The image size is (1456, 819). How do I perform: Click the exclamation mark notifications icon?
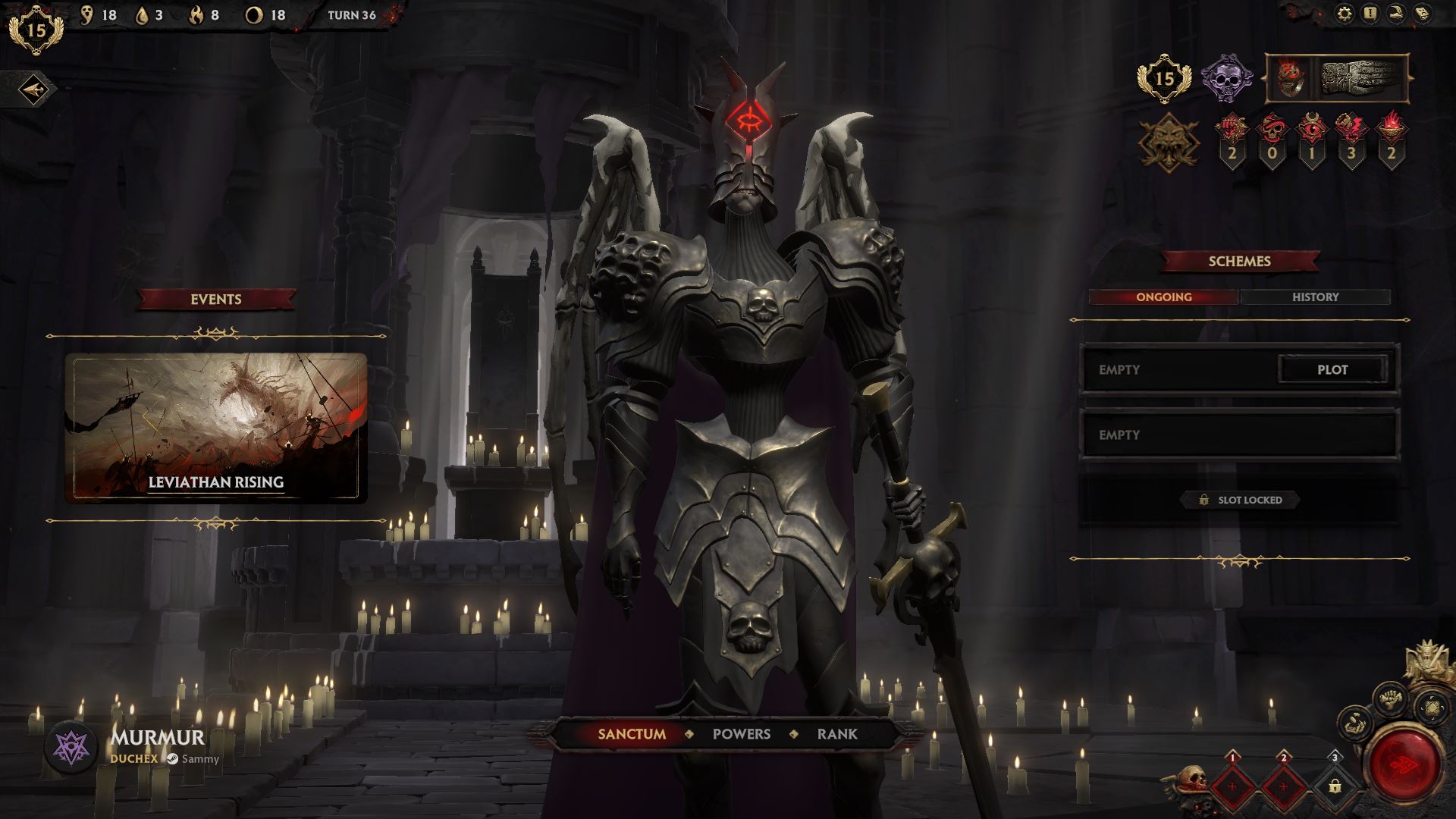1370,14
